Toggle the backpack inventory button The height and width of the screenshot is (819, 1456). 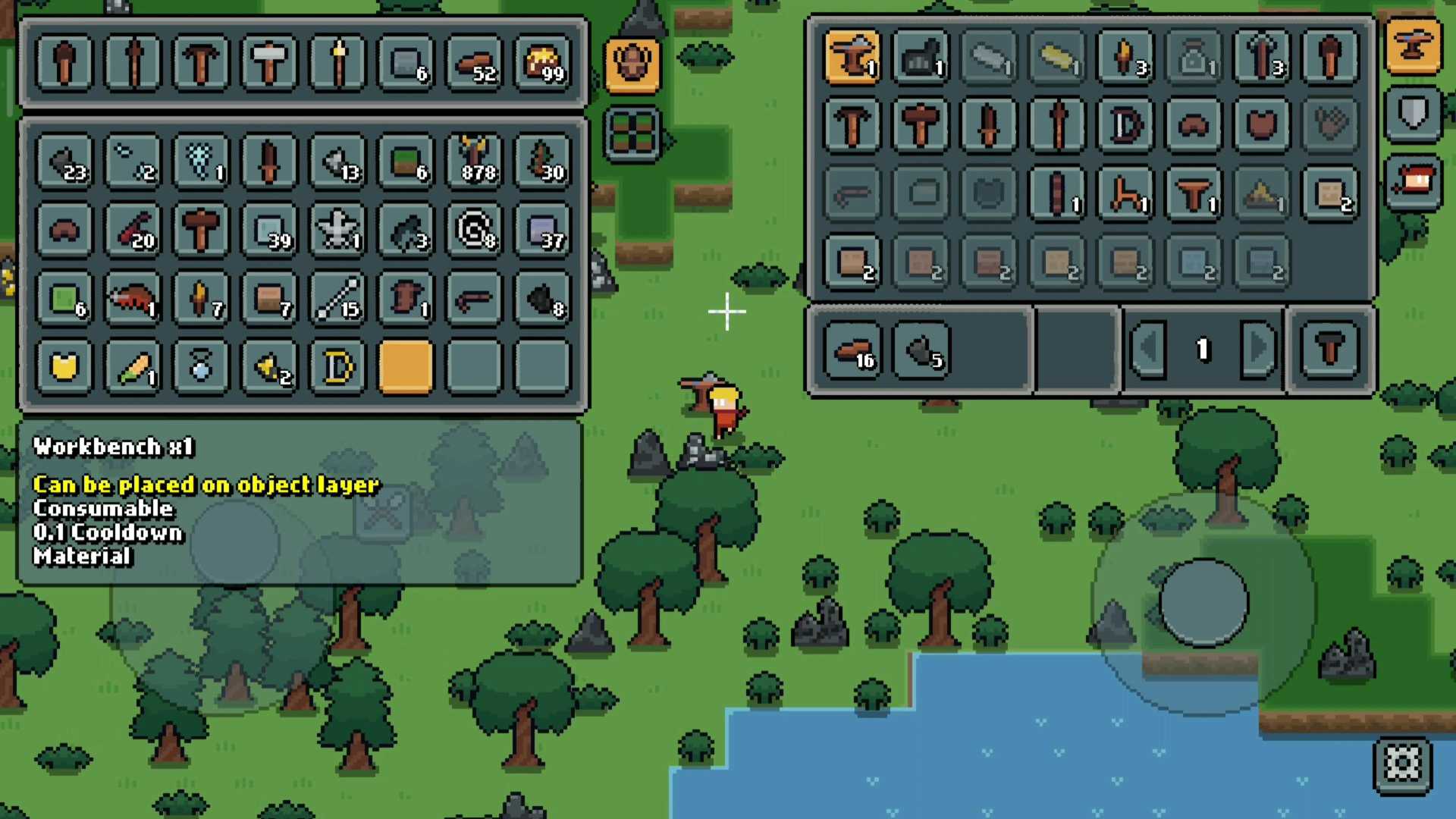(632, 64)
